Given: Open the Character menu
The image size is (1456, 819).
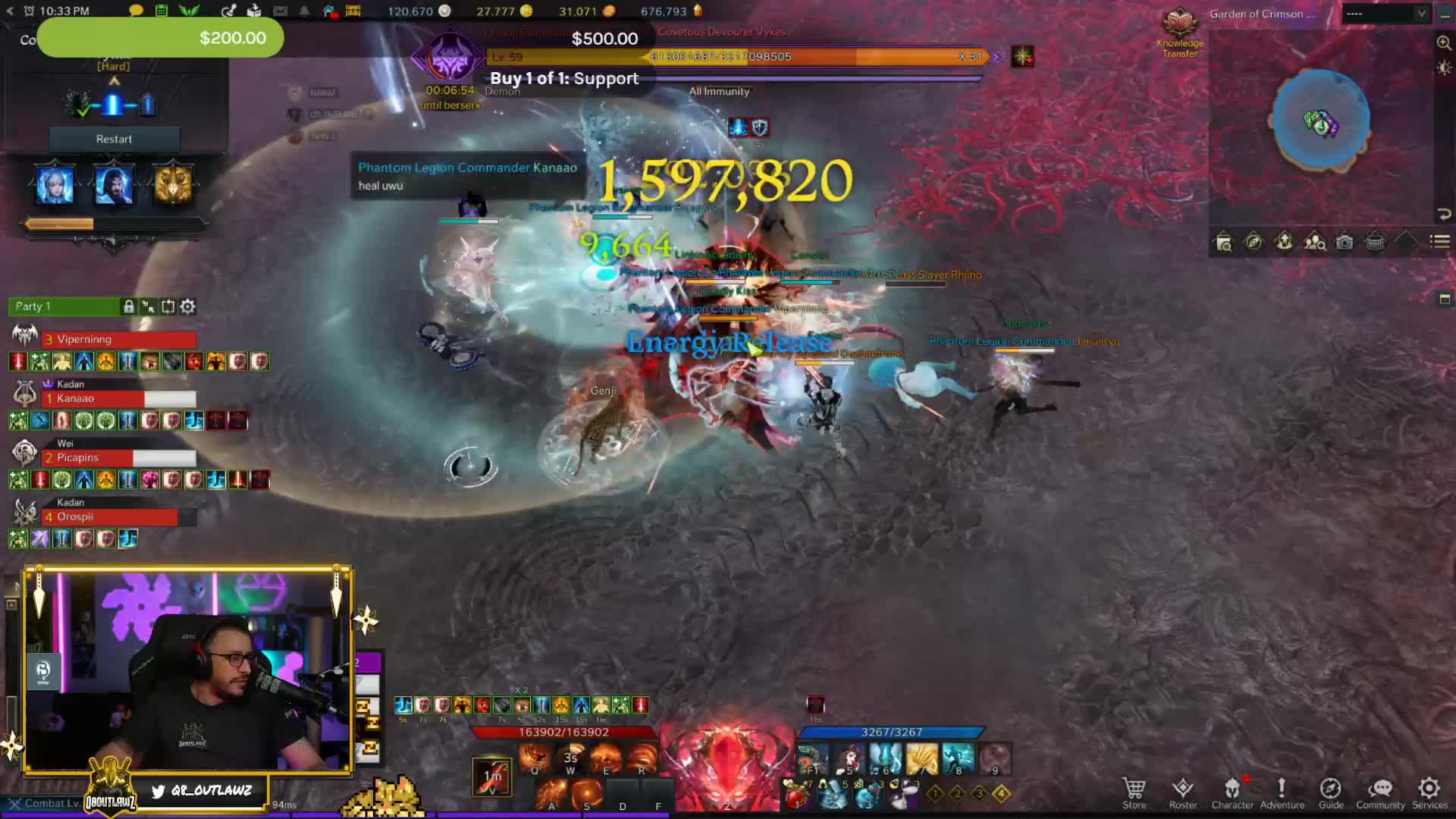Looking at the screenshot, I should (1232, 792).
